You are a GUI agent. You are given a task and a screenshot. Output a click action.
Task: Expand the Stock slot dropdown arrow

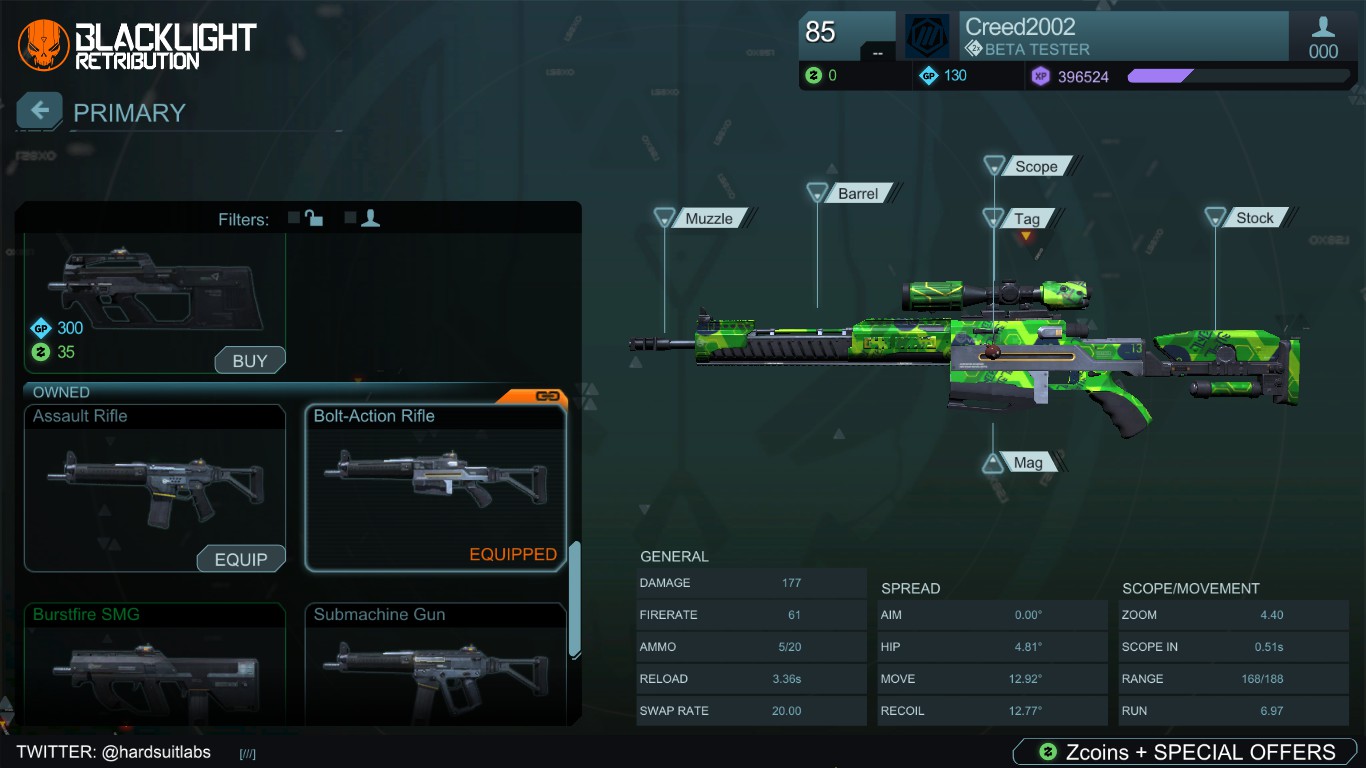1216,216
